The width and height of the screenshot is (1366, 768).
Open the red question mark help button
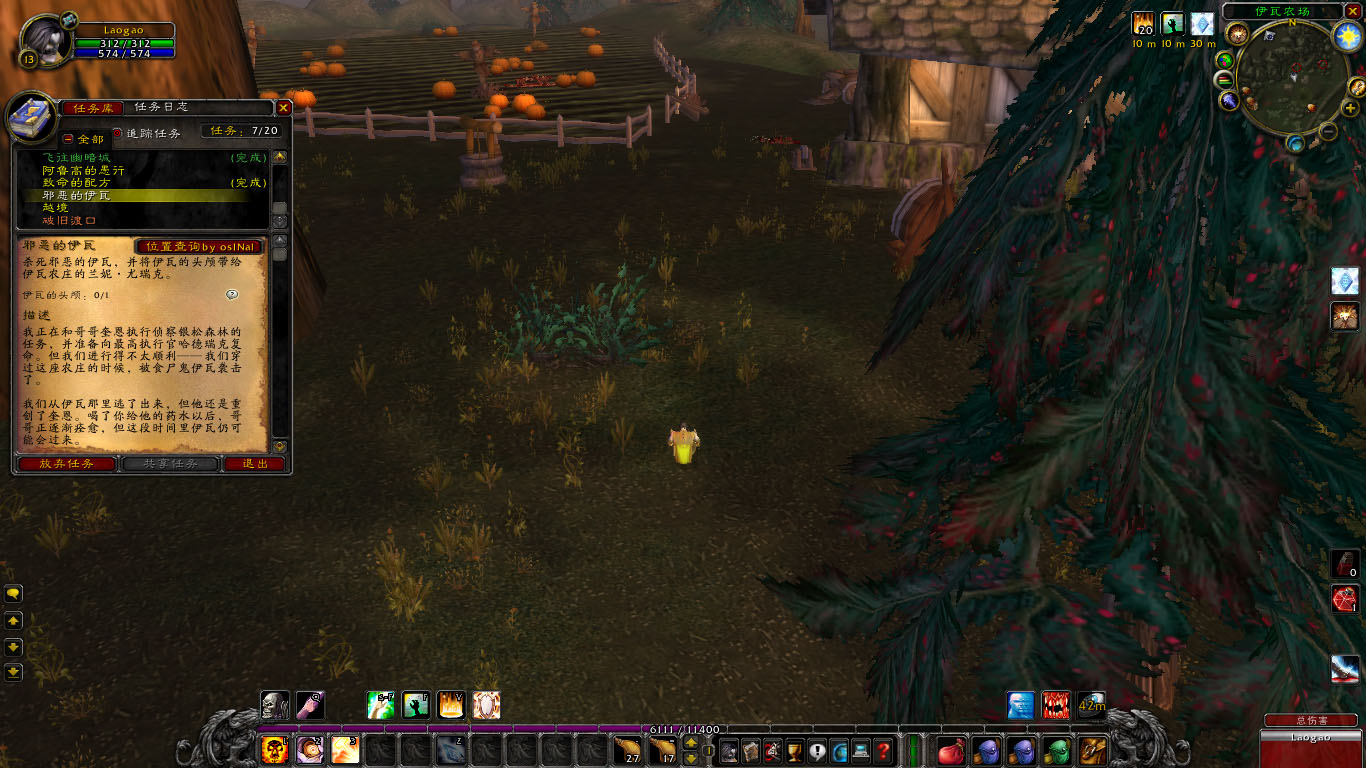pyautogui.click(x=883, y=750)
